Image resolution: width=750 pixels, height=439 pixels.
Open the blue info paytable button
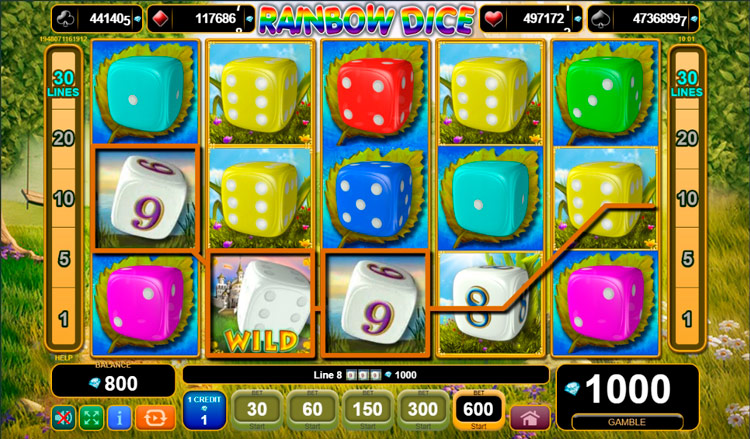coord(118,417)
